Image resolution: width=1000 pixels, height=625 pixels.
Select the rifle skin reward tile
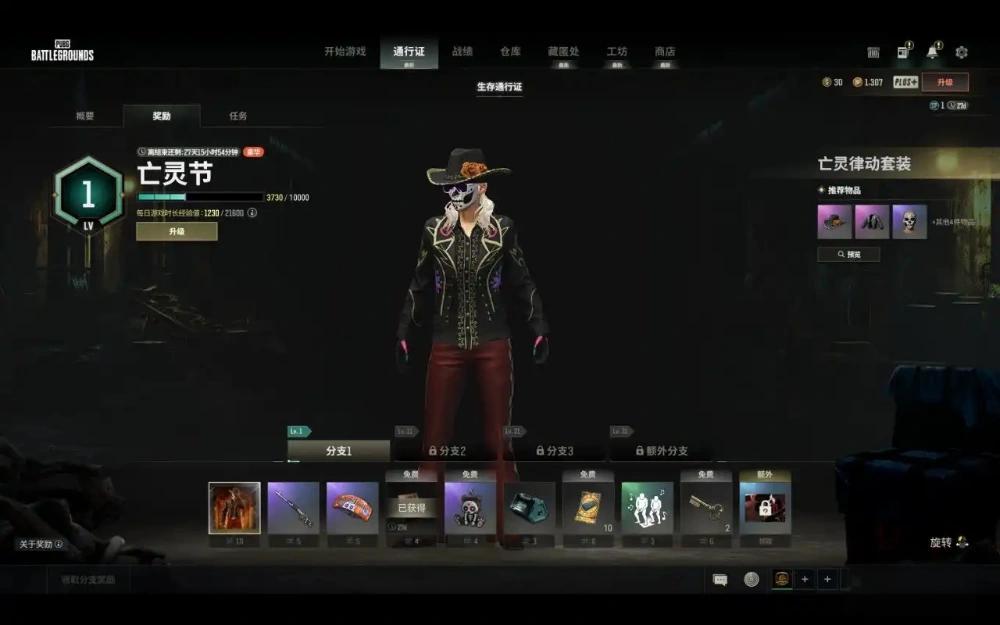293,508
